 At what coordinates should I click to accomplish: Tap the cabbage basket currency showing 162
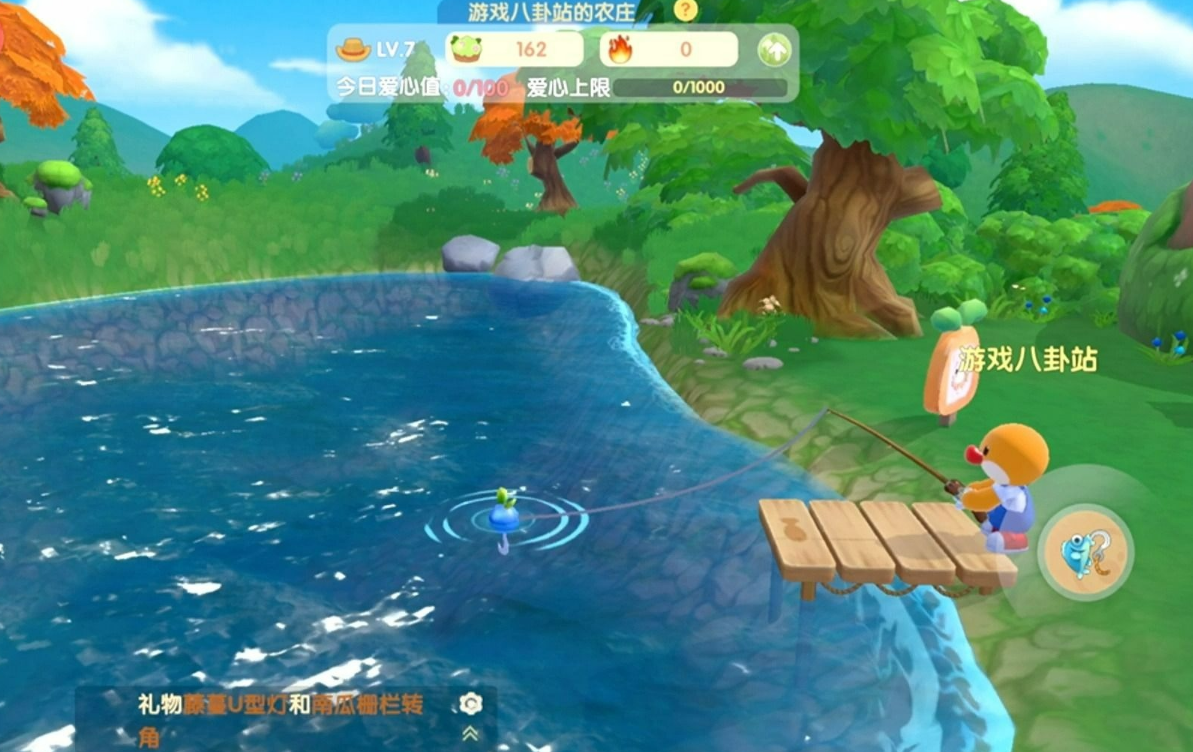(515, 49)
